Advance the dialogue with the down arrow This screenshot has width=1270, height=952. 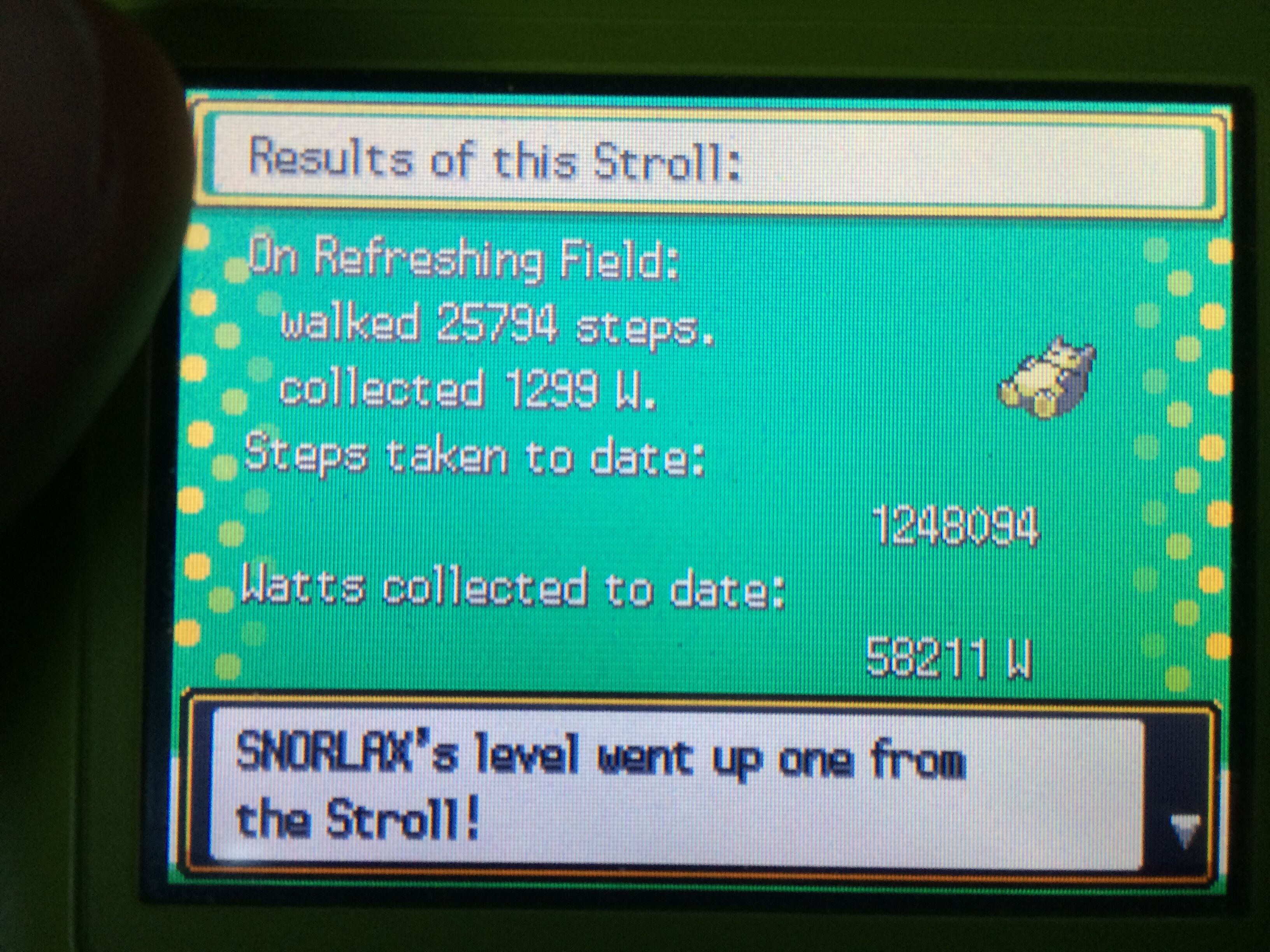1184,831
